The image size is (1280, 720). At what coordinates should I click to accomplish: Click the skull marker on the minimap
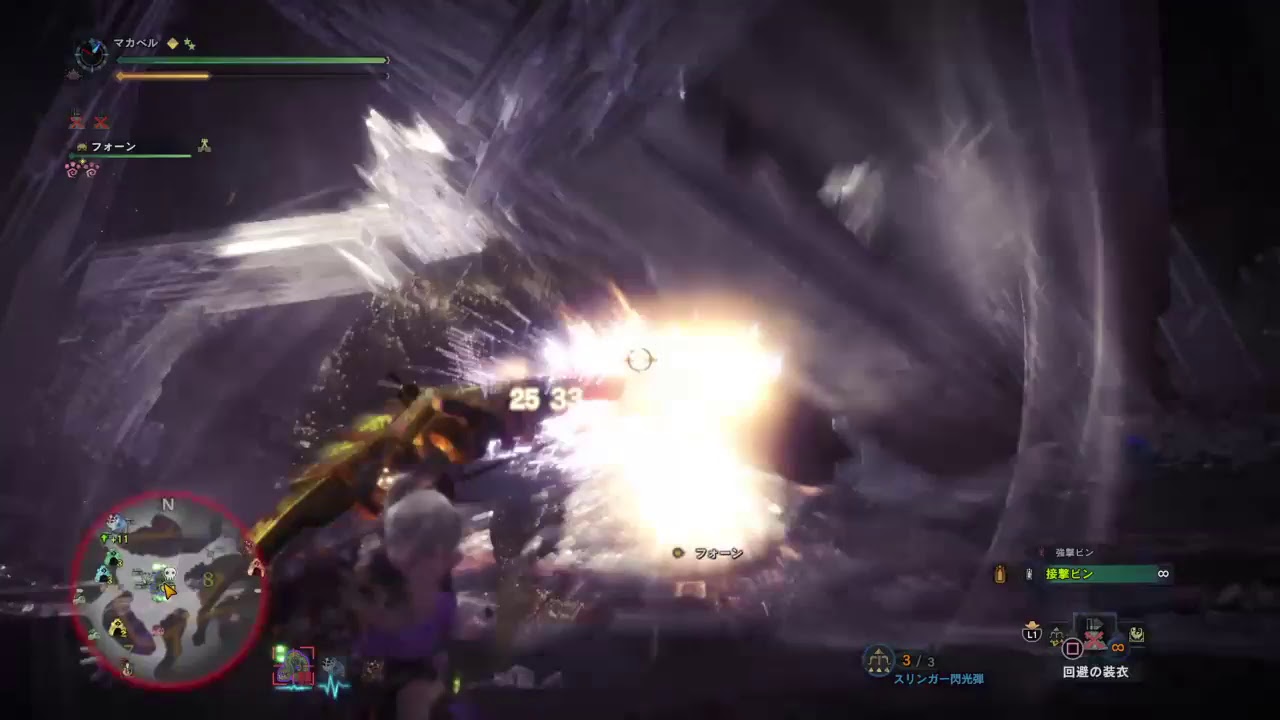click(169, 574)
